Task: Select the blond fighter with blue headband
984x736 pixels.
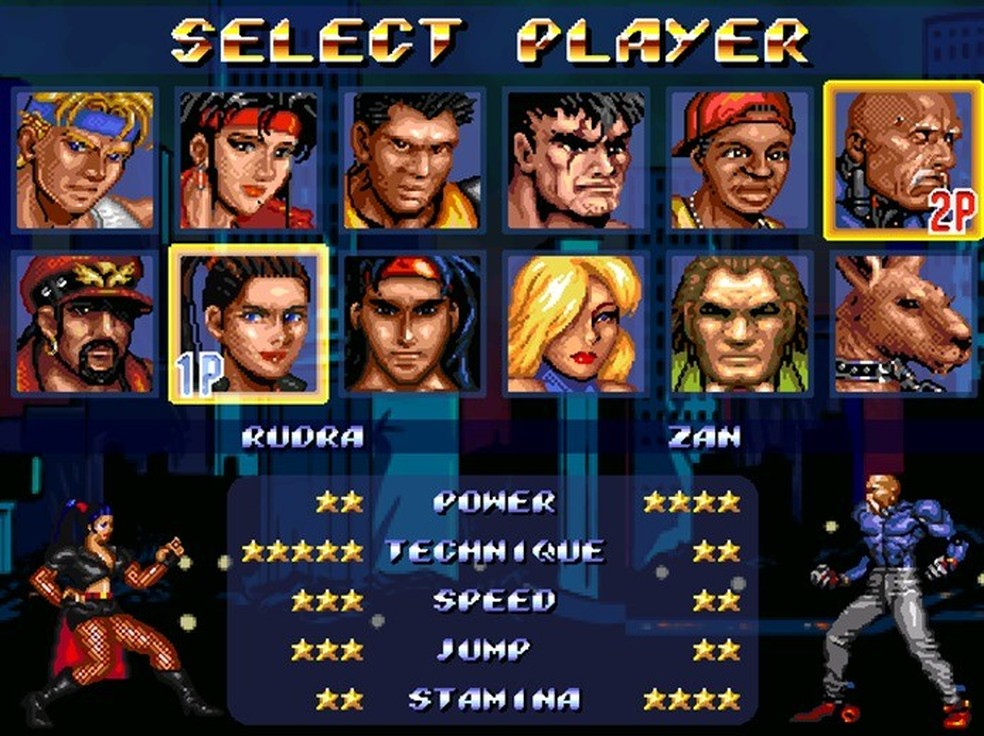Action: pos(85,160)
